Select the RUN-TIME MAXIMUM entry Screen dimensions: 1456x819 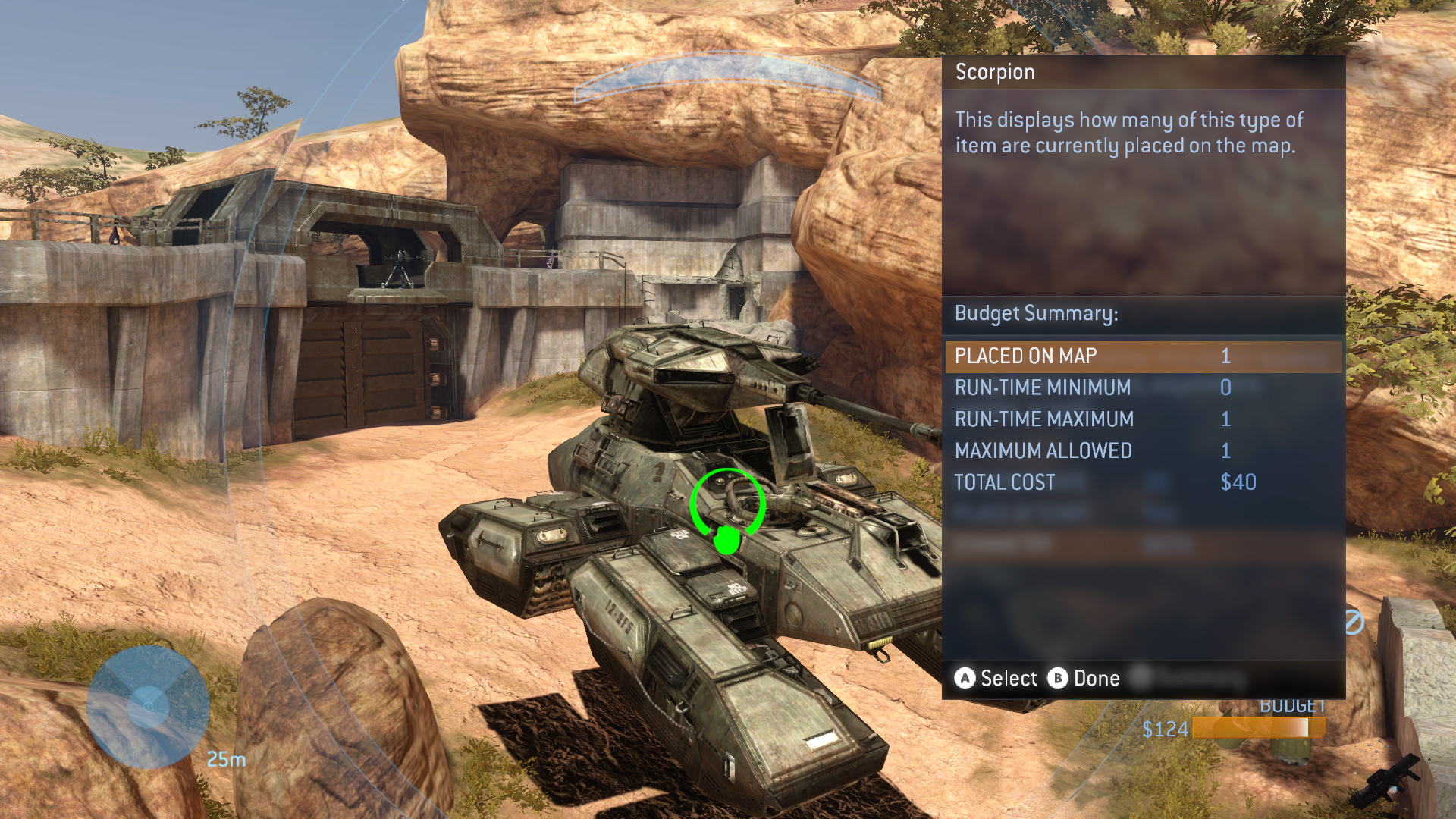point(1142,419)
